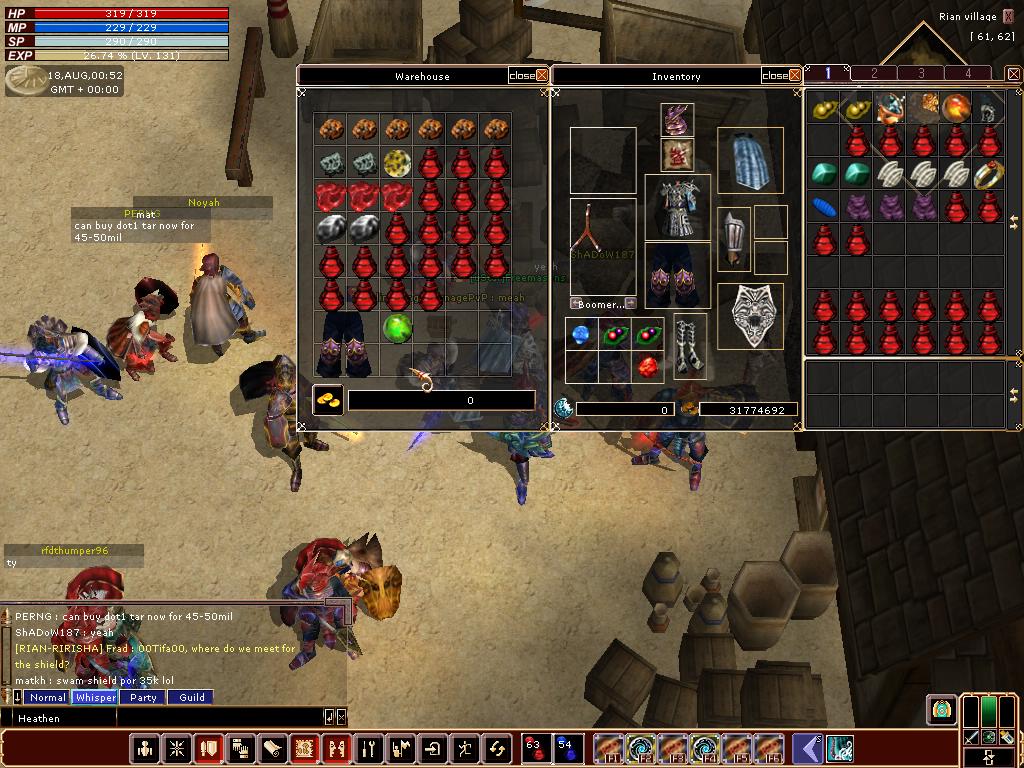
Task: Select the equipped blue cape slot
Action: [x=750, y=159]
